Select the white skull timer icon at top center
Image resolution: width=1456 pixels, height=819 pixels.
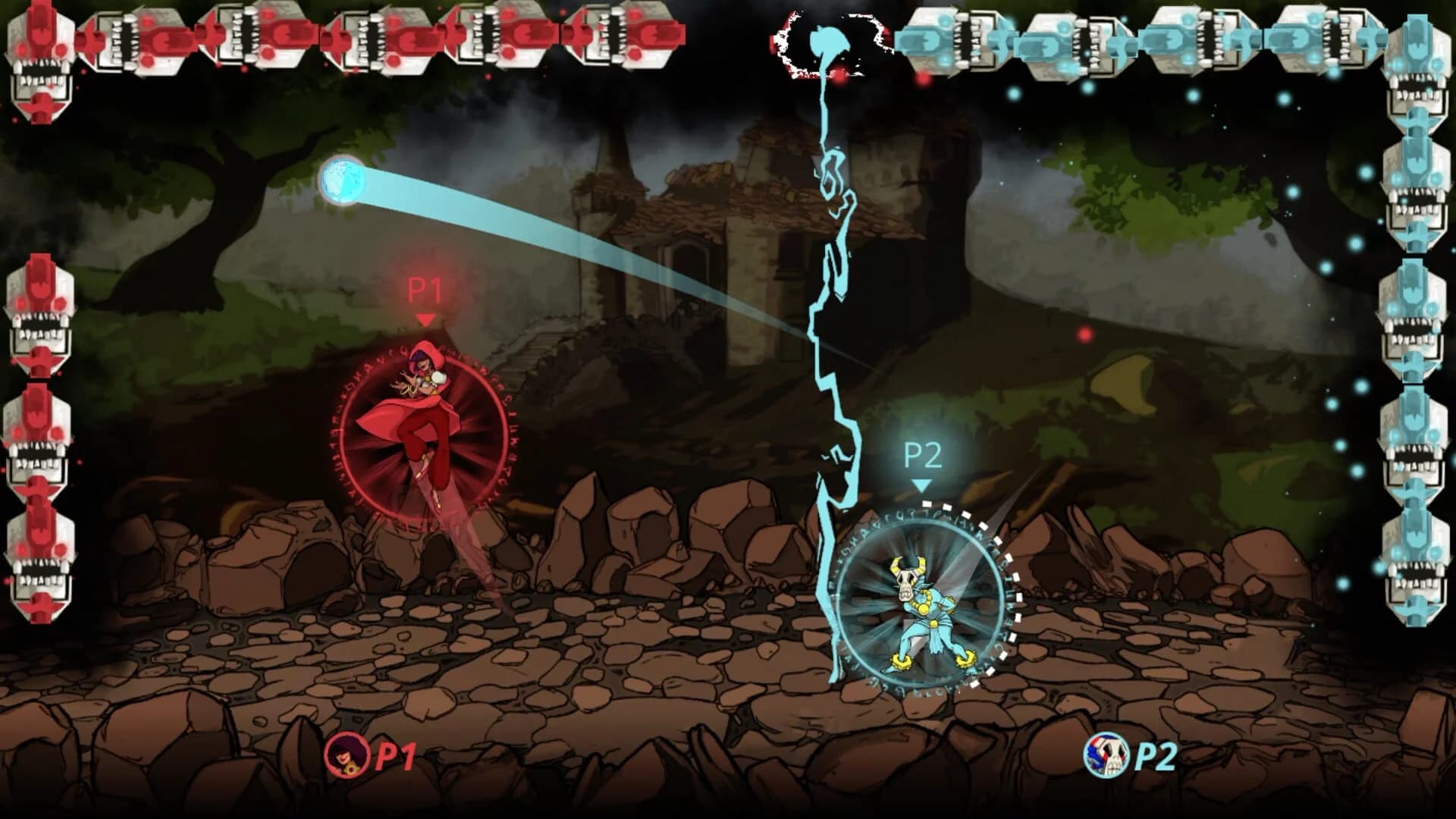pos(827,42)
